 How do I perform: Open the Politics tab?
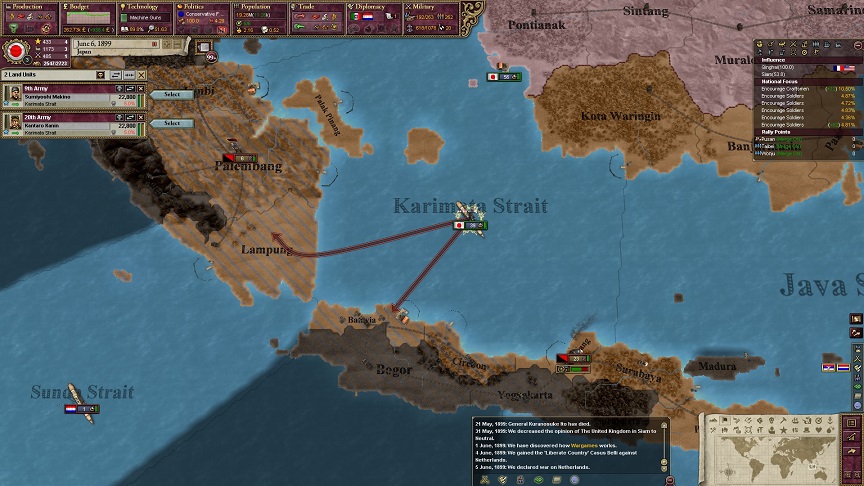(202, 6)
